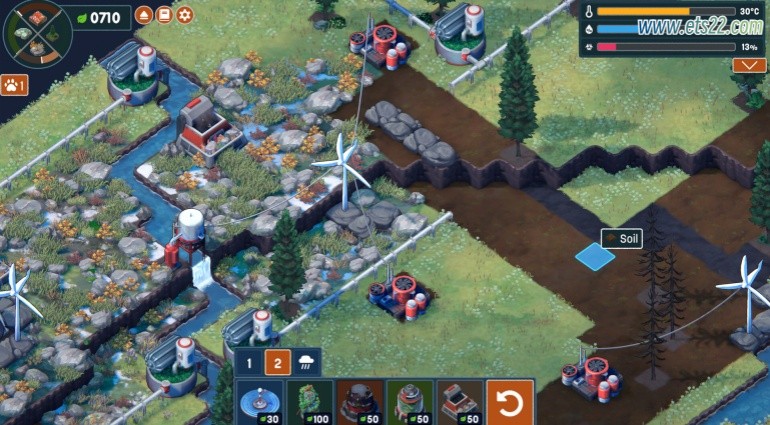Choose the green overgrown building costing 100
Screen dimensions: 770x425
pyautogui.click(x=309, y=402)
